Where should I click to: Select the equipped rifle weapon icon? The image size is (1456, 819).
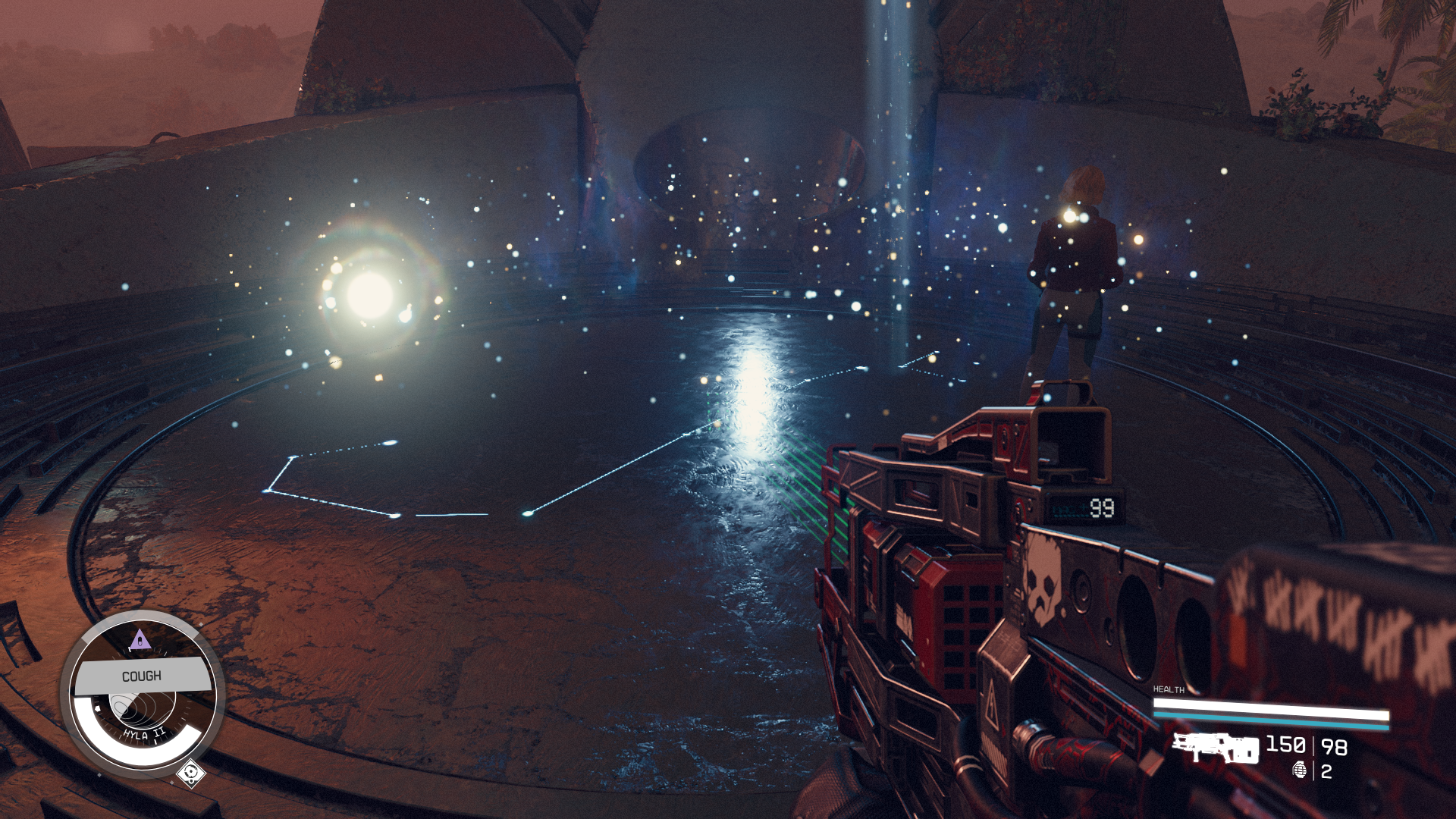click(1215, 748)
